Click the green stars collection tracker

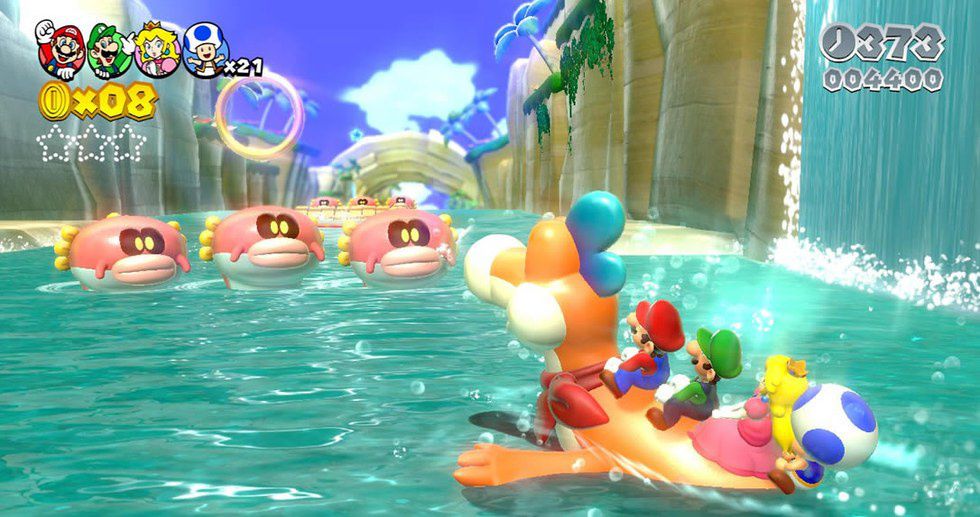point(90,143)
